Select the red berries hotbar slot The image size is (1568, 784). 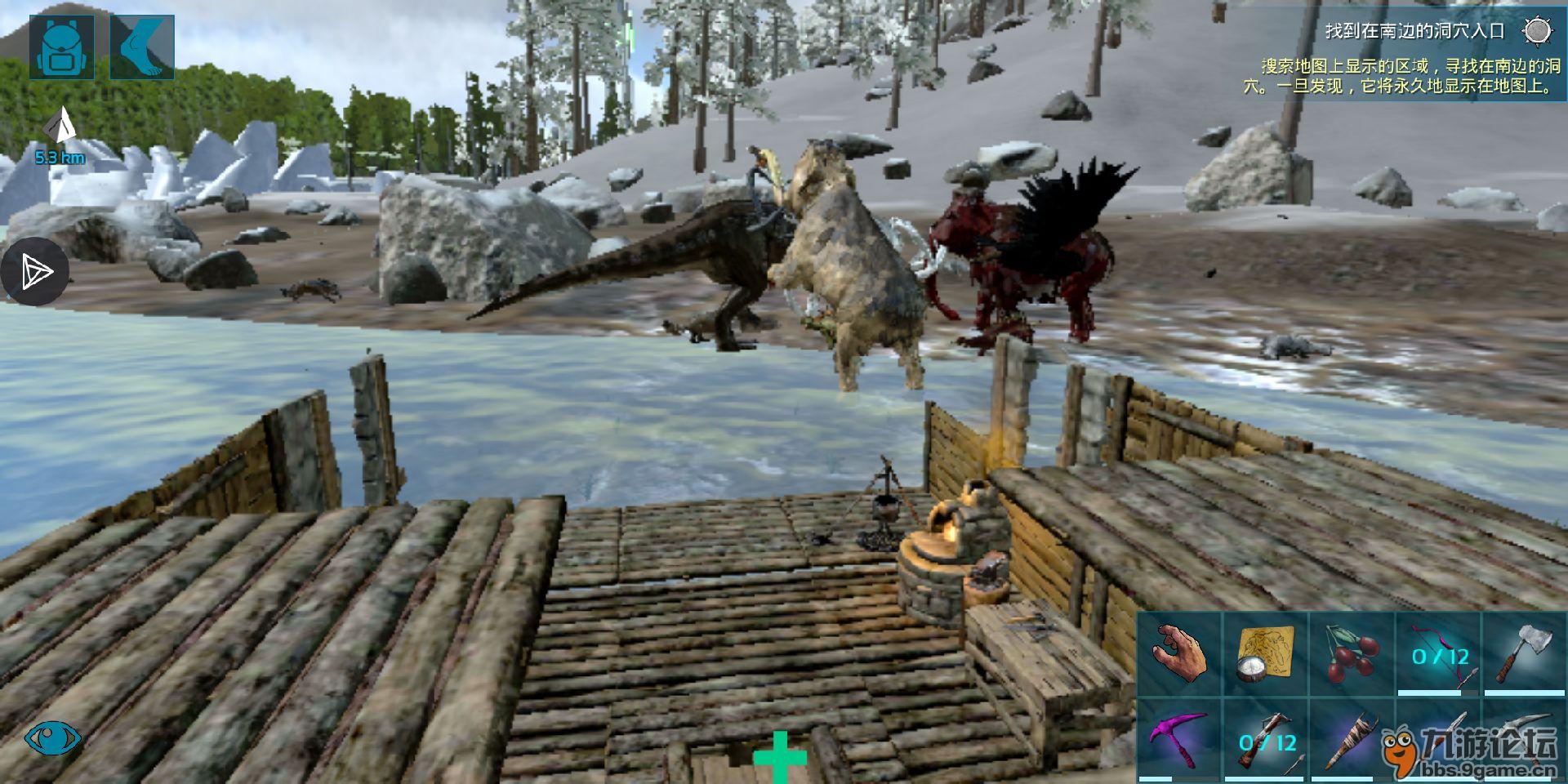click(x=1352, y=653)
